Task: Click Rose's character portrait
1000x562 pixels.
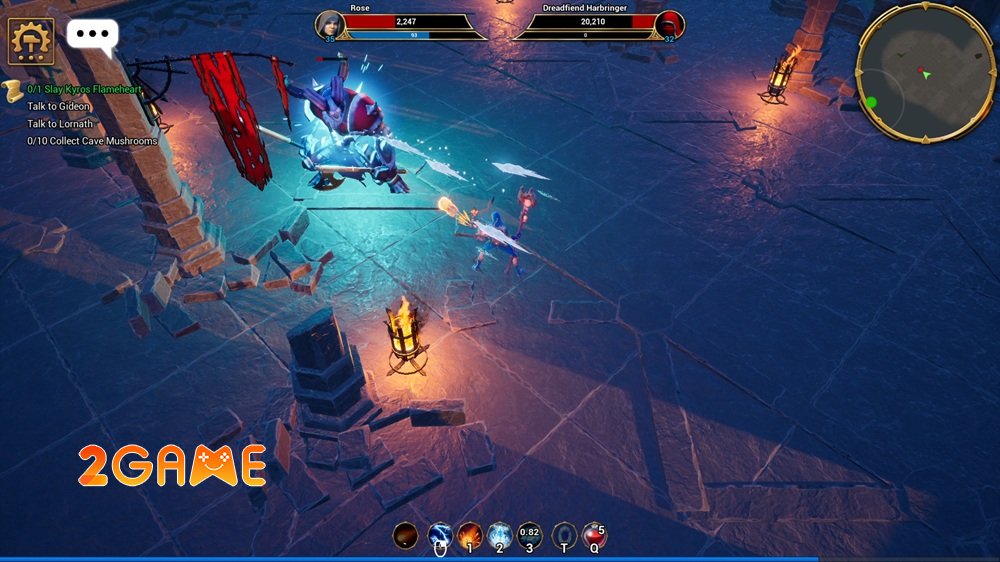Action: coord(330,24)
